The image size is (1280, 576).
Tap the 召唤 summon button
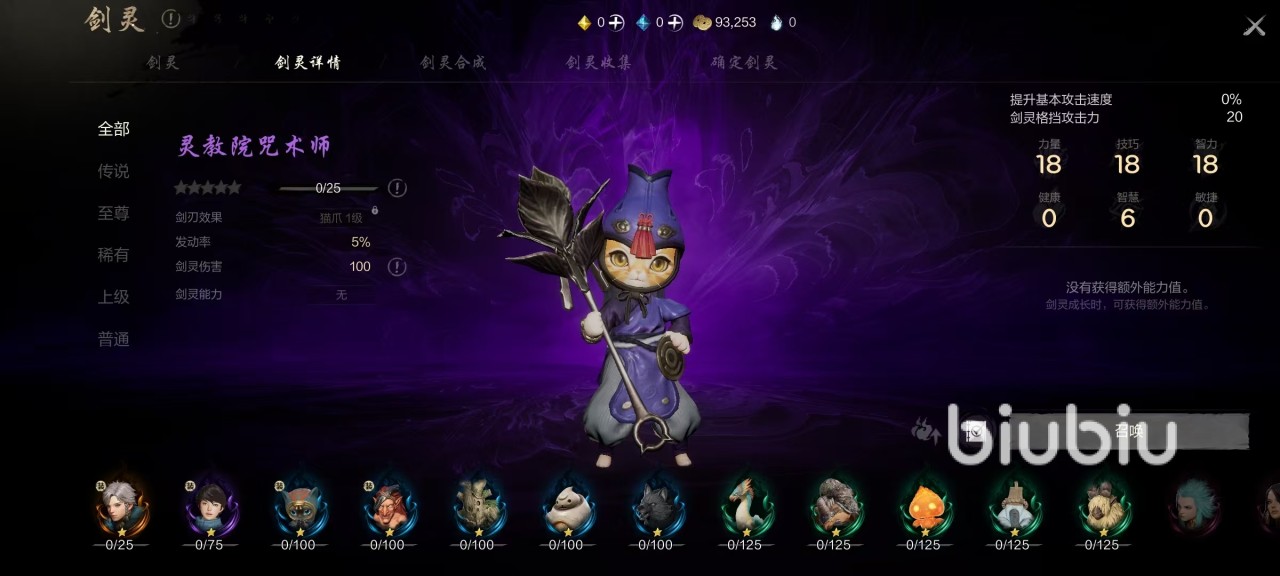(1128, 431)
